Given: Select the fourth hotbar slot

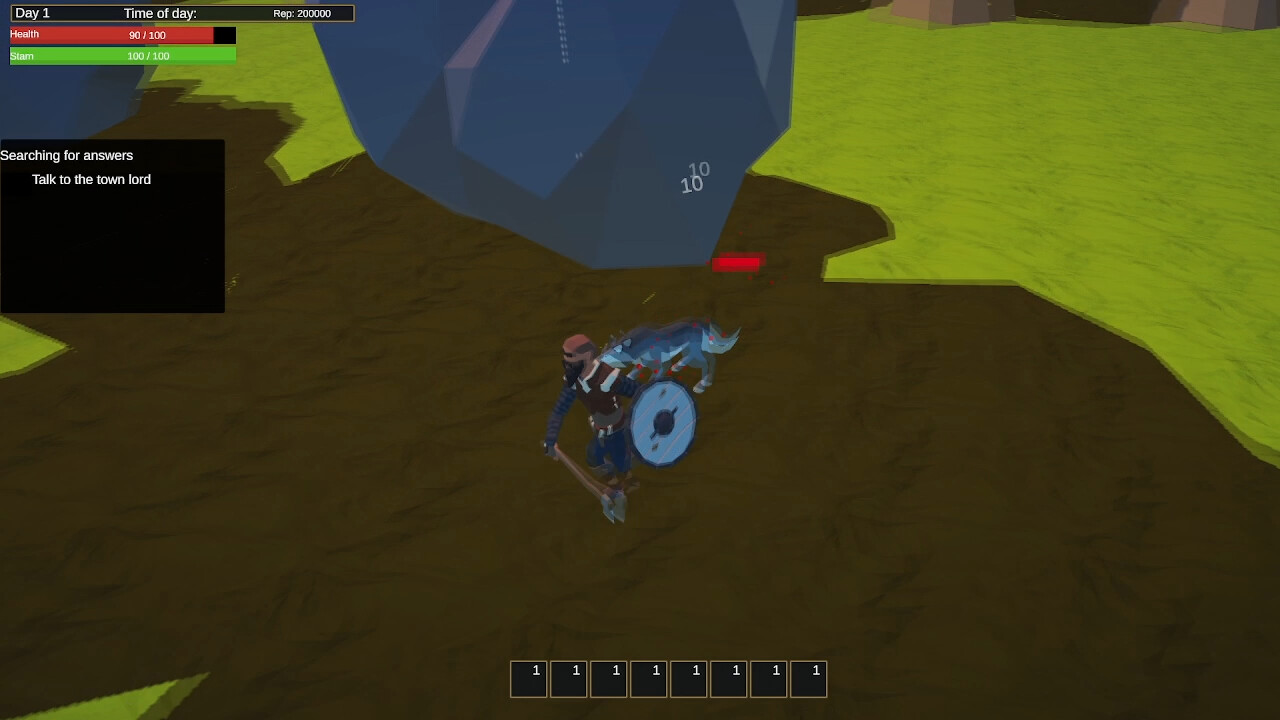Looking at the screenshot, I should click(x=648, y=678).
